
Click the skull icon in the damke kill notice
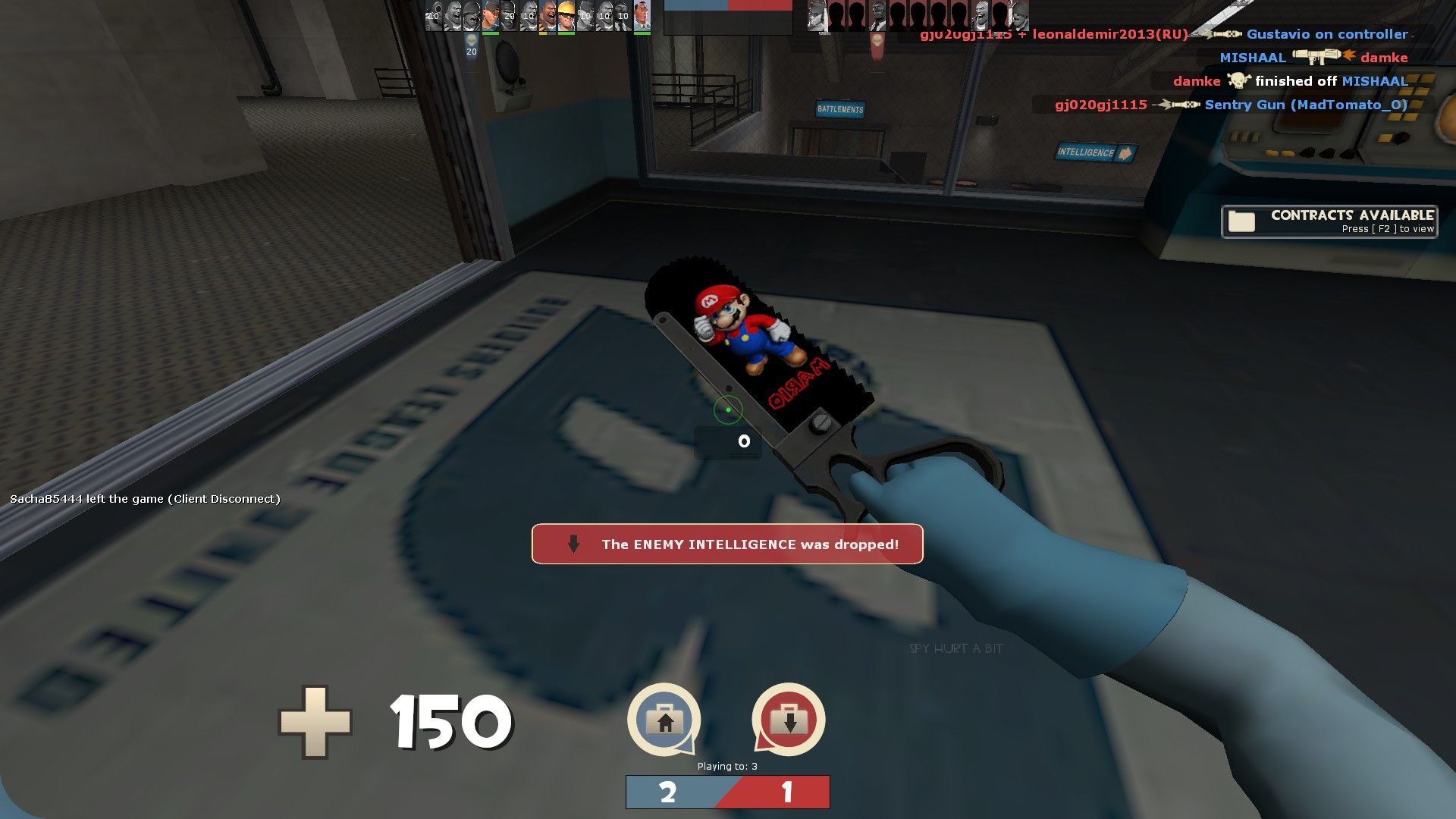pyautogui.click(x=1237, y=81)
